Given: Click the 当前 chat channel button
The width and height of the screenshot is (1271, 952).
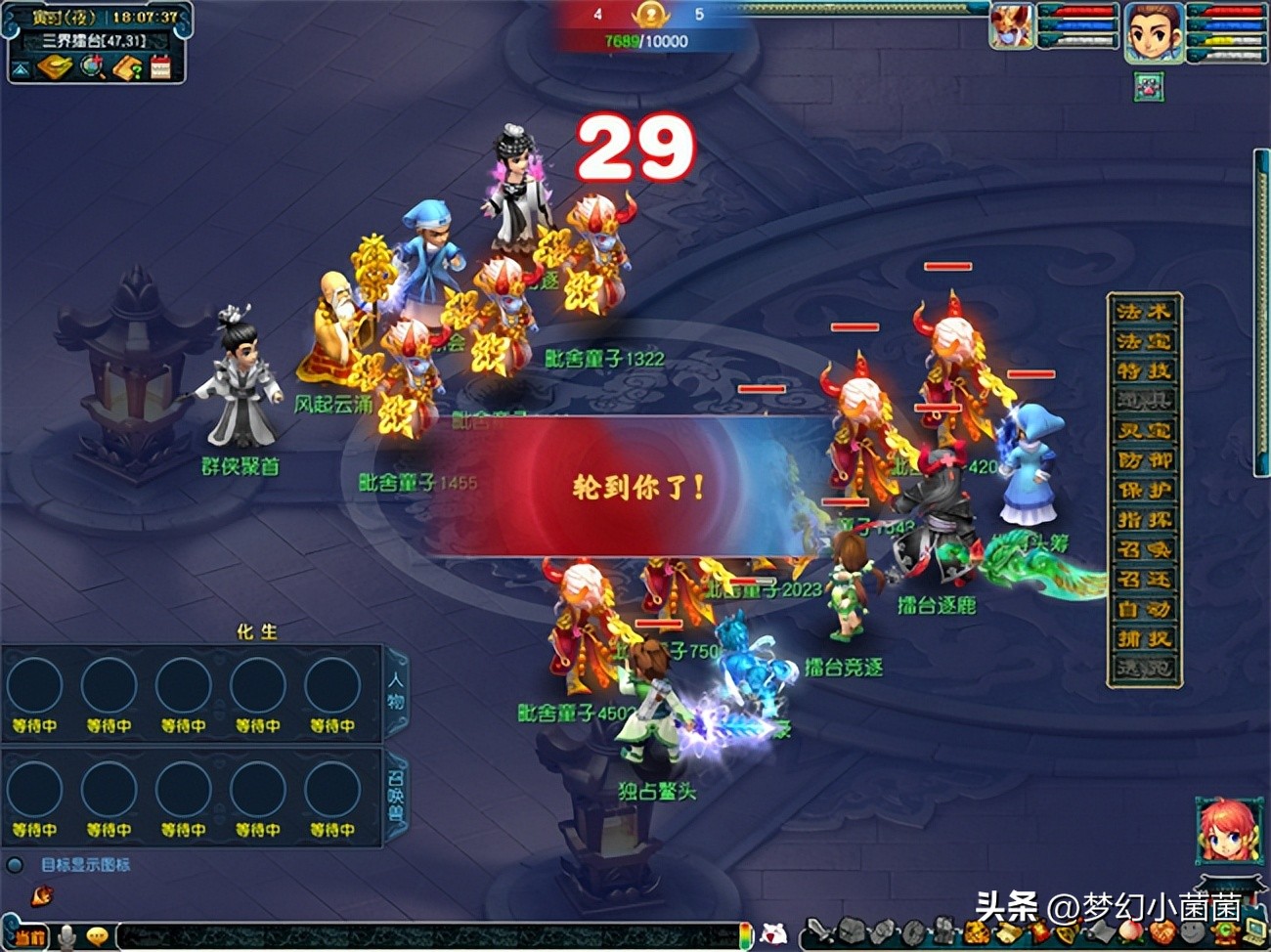Looking at the screenshot, I should pyautogui.click(x=29, y=937).
